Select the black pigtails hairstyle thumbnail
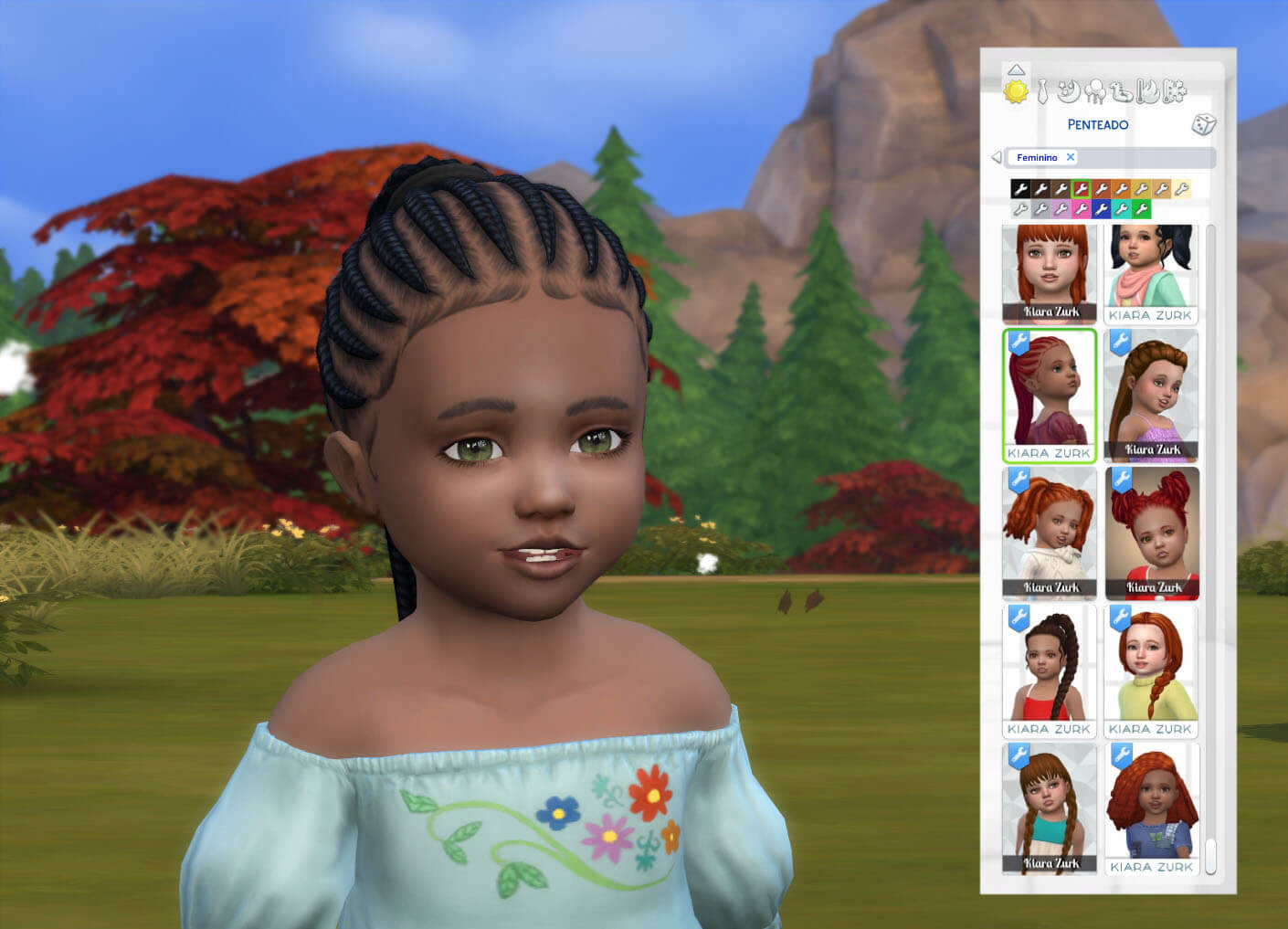The height and width of the screenshot is (929, 1288). [1150, 272]
